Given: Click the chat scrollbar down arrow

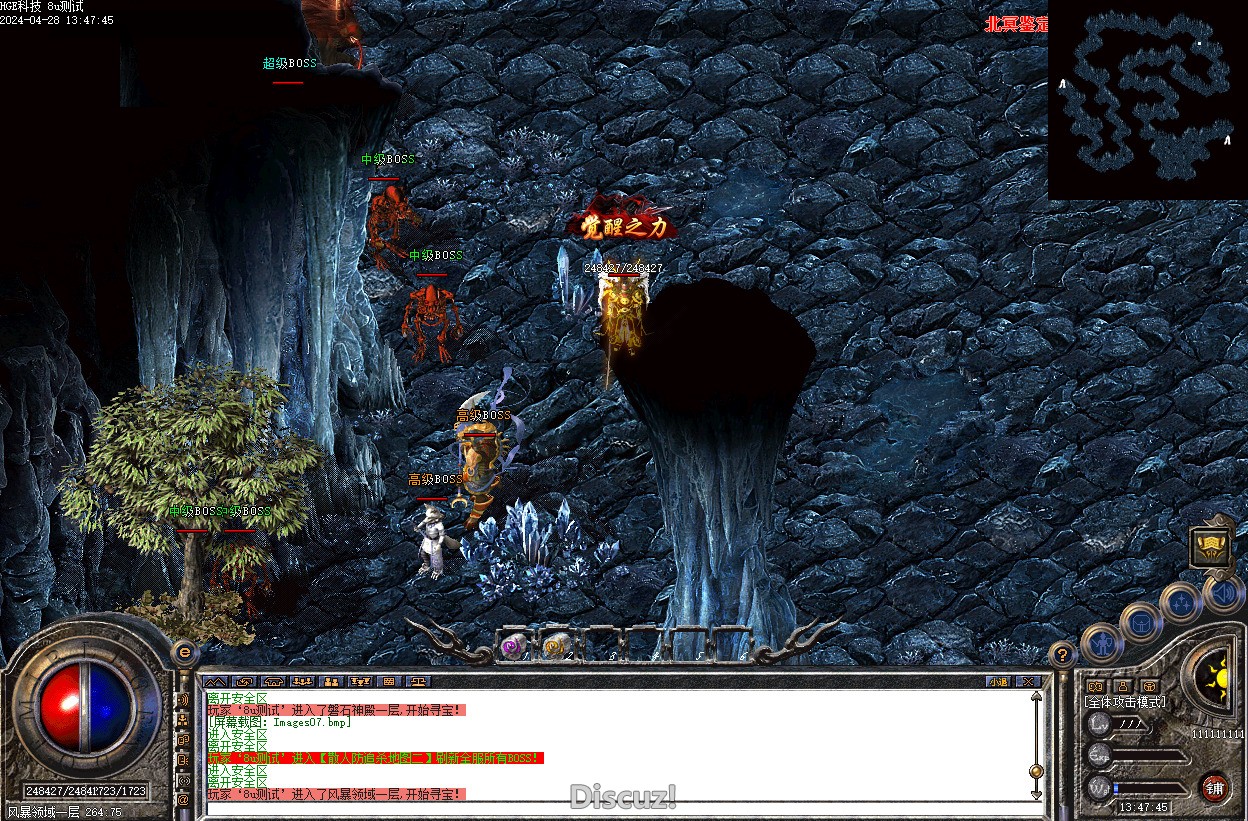Looking at the screenshot, I should (x=1036, y=793).
